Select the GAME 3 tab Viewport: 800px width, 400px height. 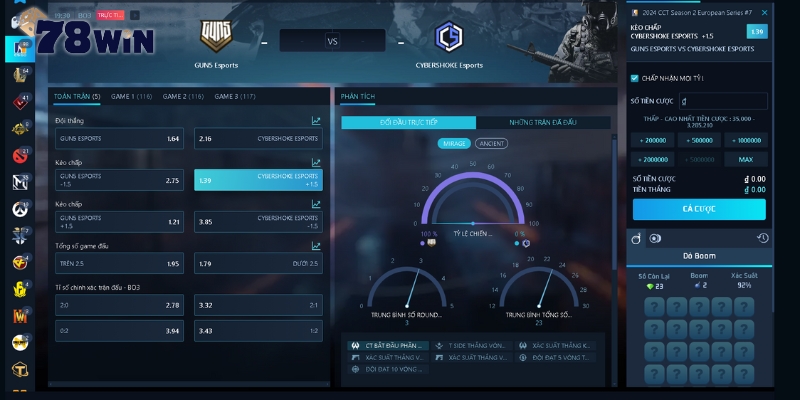click(234, 96)
